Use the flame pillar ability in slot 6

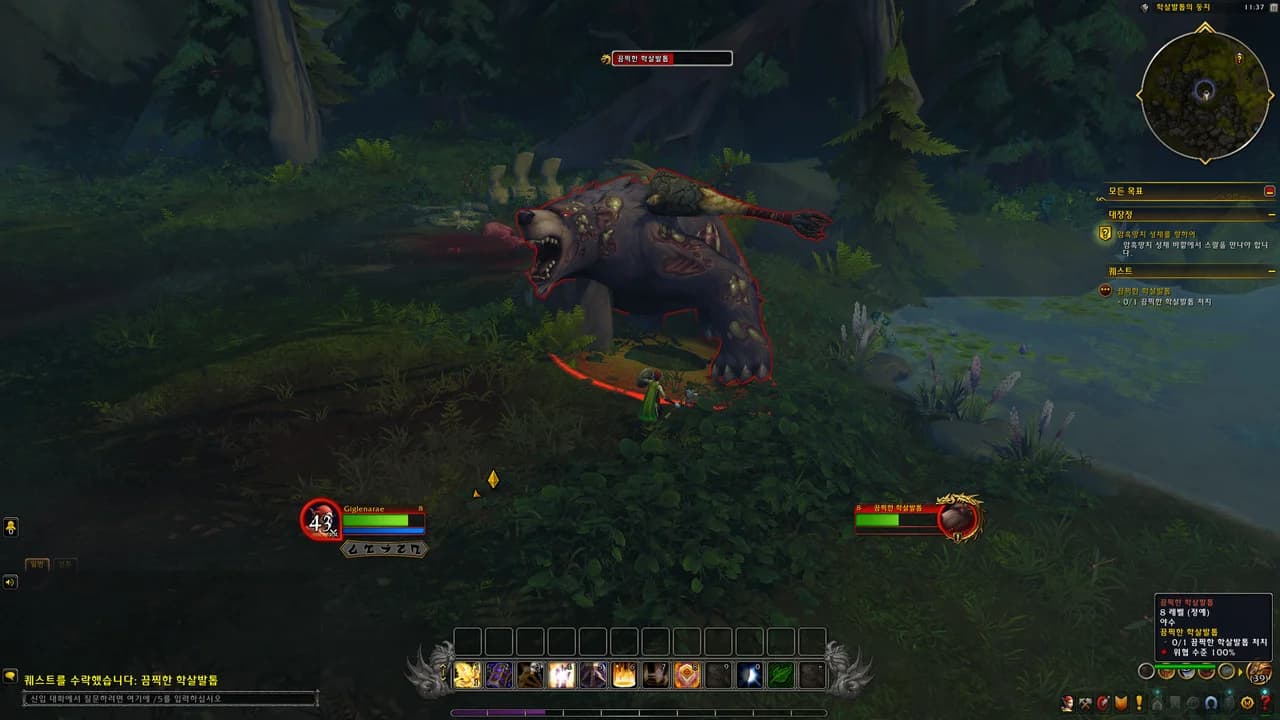624,676
